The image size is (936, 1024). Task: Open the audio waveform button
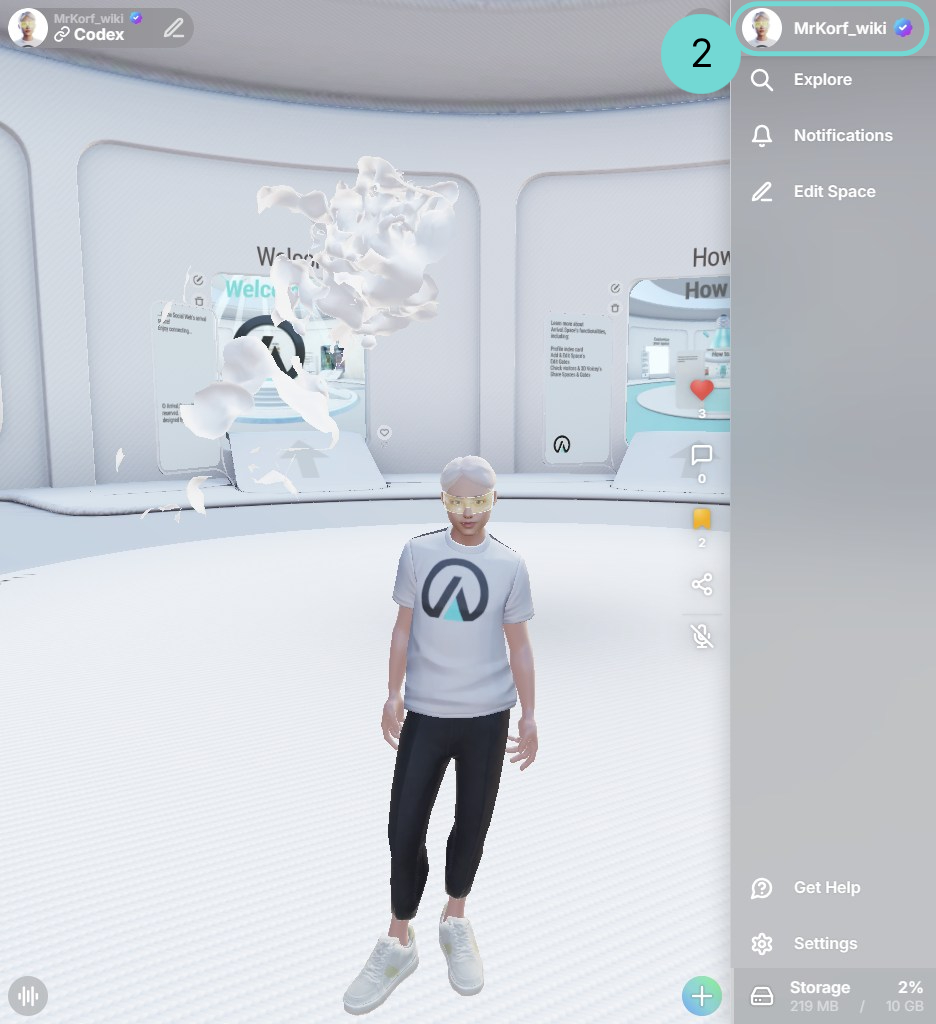(29, 996)
